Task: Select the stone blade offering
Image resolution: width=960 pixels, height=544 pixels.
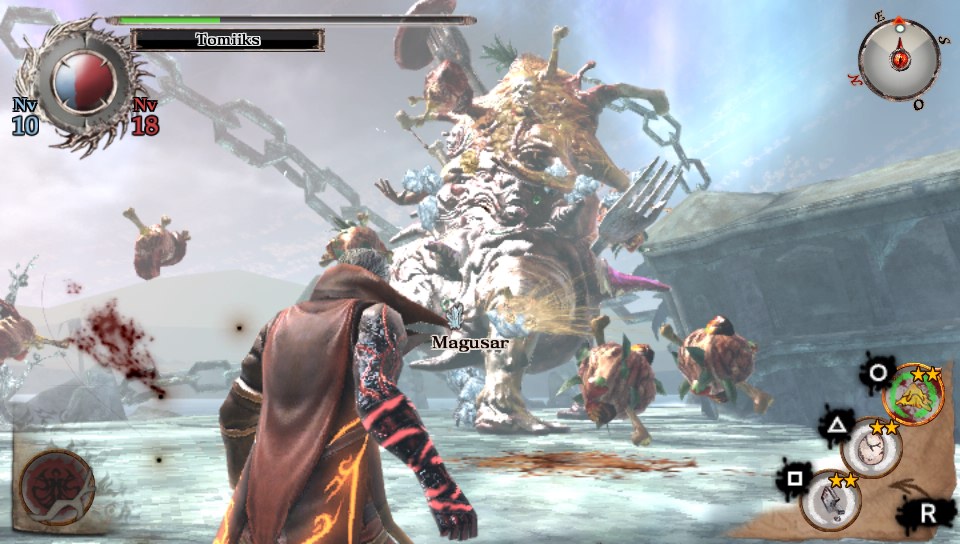Action: (830, 499)
